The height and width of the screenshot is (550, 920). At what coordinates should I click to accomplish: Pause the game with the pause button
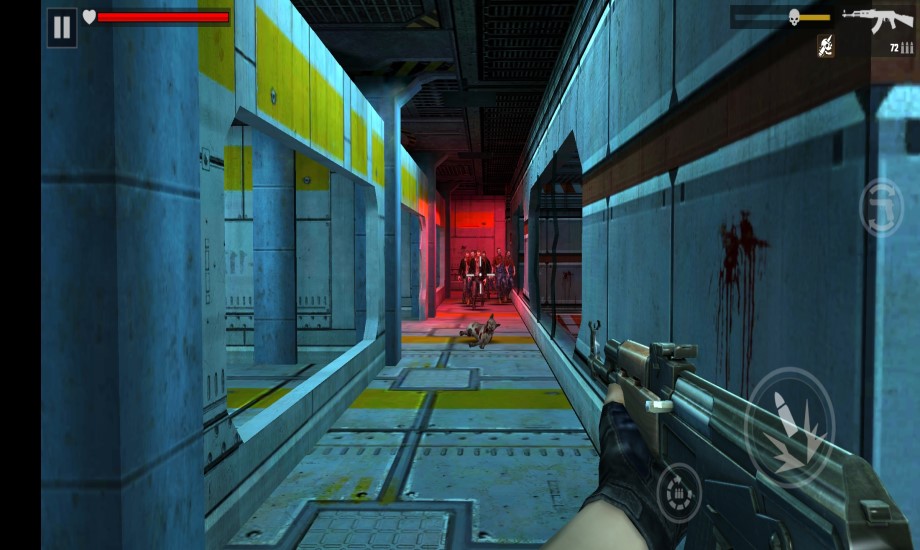click(x=62, y=27)
